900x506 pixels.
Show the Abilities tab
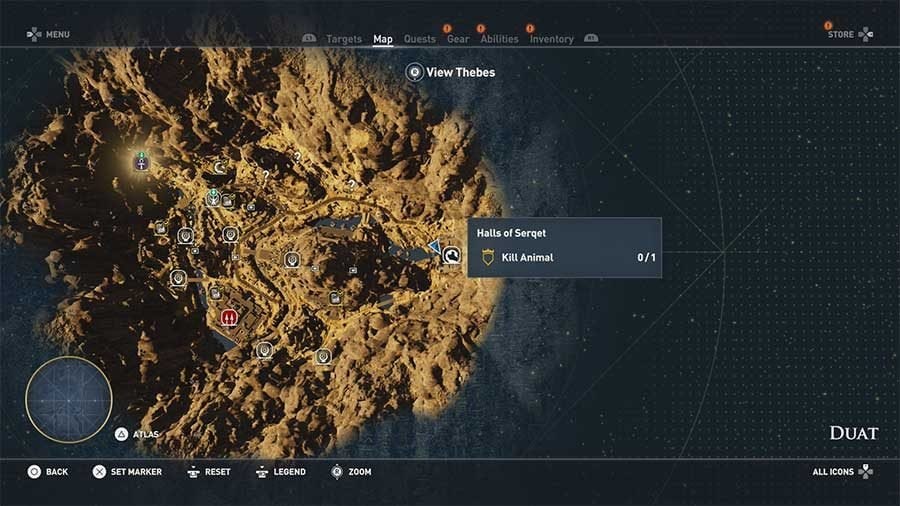tap(499, 39)
